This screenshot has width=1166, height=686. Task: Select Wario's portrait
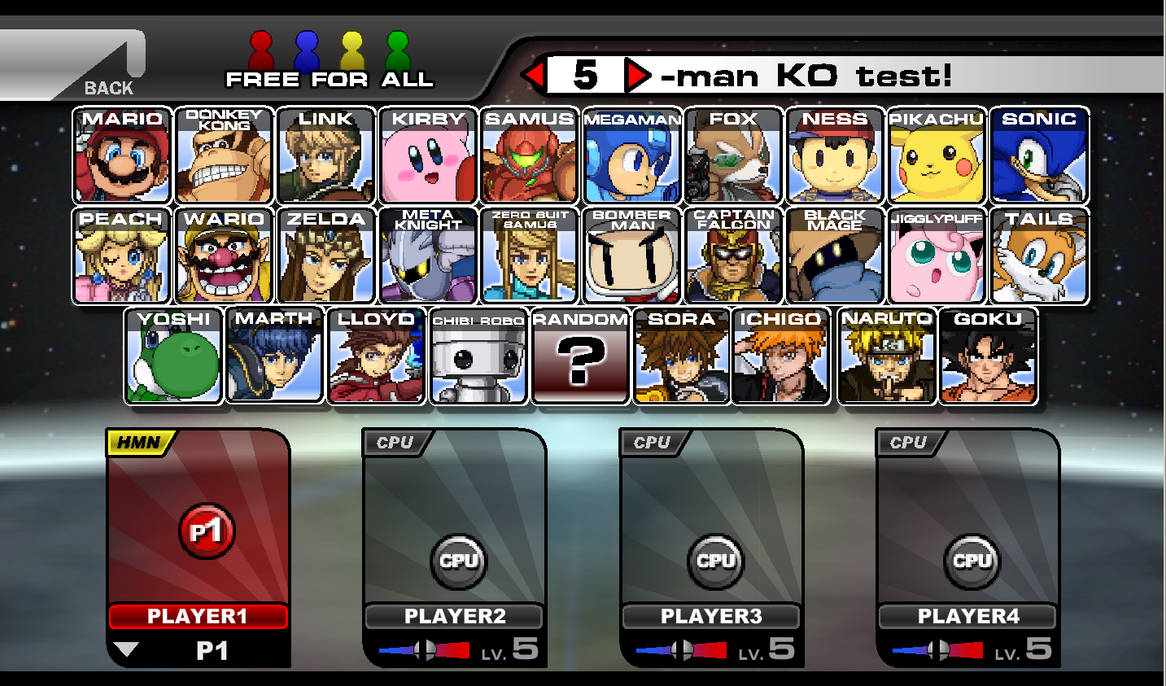[225, 255]
